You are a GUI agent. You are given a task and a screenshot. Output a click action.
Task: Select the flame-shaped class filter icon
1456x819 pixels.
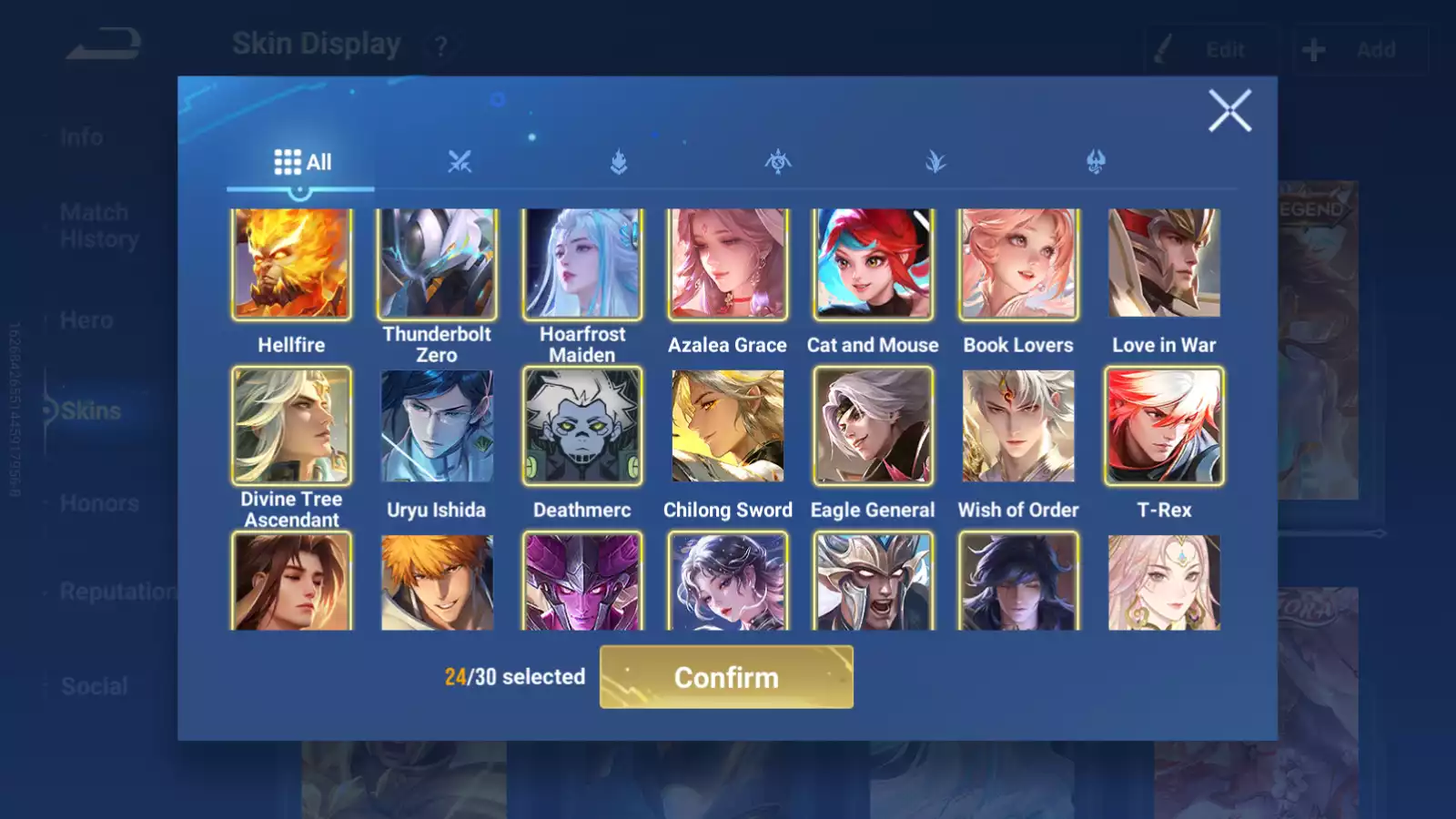[x=619, y=161]
